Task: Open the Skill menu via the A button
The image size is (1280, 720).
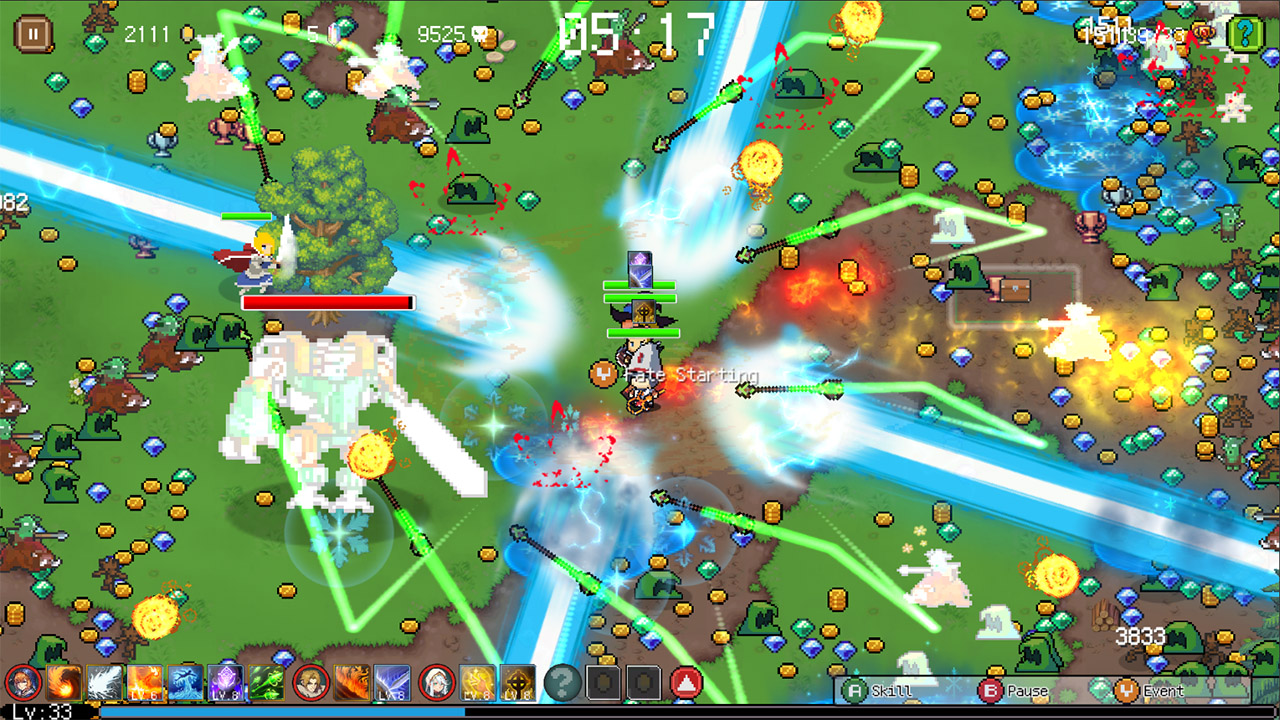Action: [x=854, y=691]
